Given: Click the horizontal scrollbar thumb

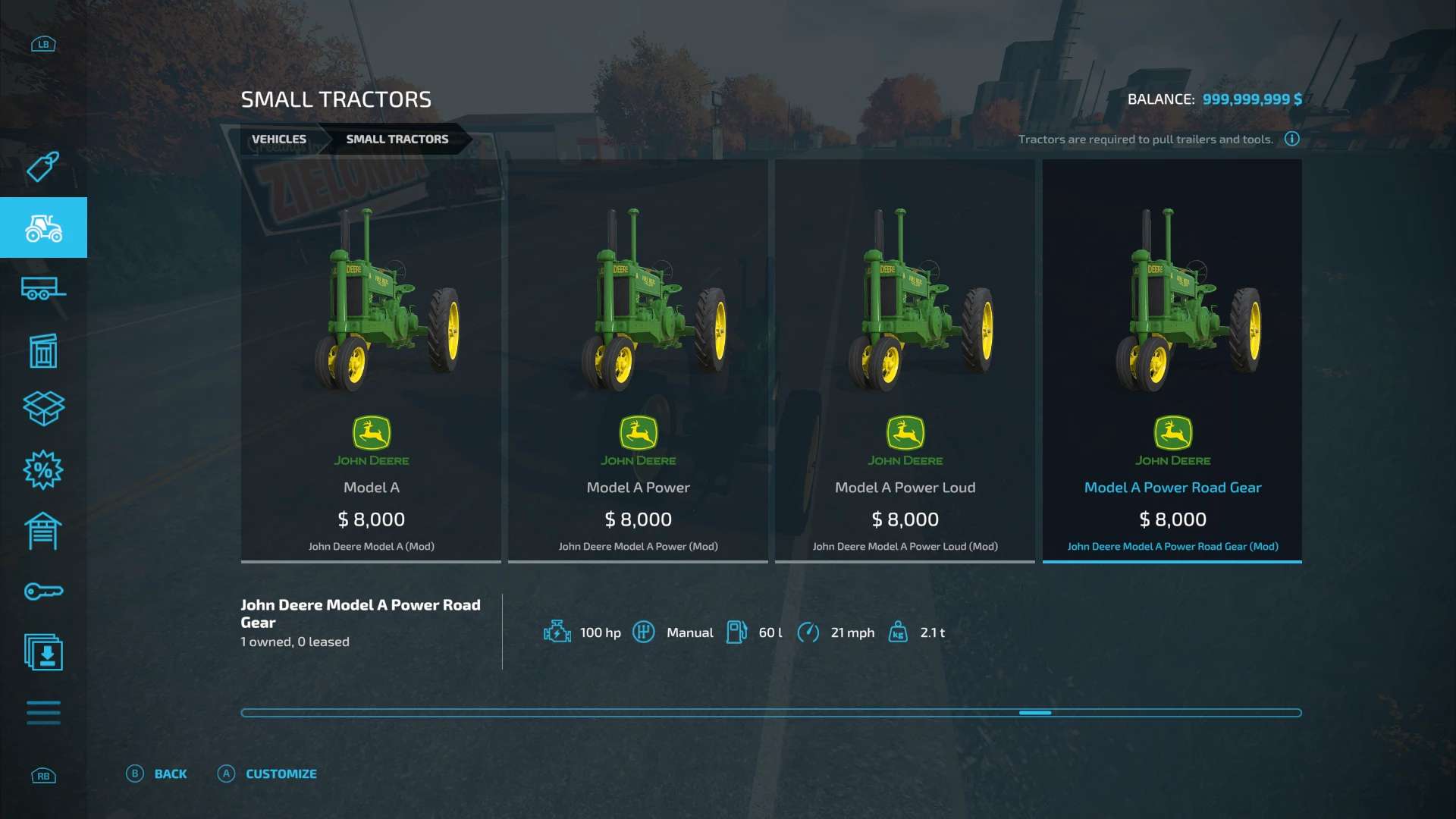Looking at the screenshot, I should (x=1034, y=713).
